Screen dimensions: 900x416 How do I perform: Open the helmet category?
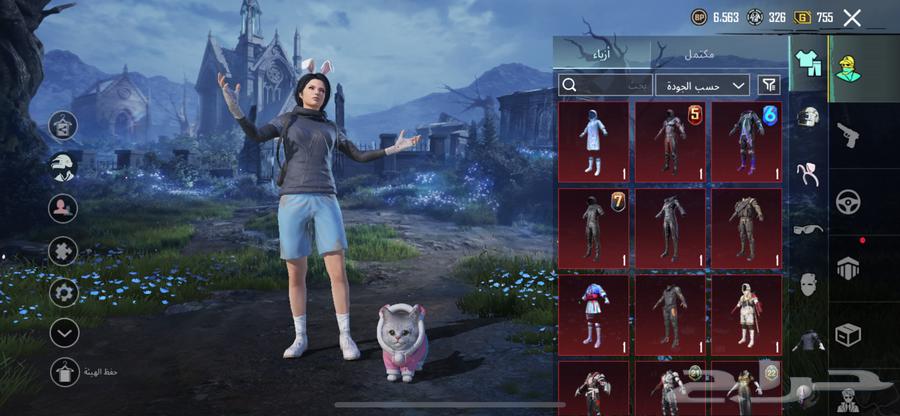click(808, 118)
